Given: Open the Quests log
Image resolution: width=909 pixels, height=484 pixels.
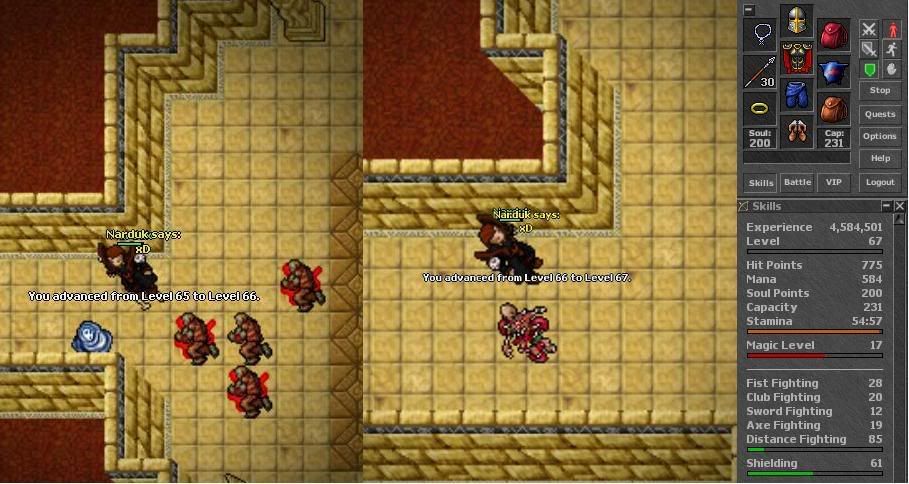Looking at the screenshot, I should point(880,114).
